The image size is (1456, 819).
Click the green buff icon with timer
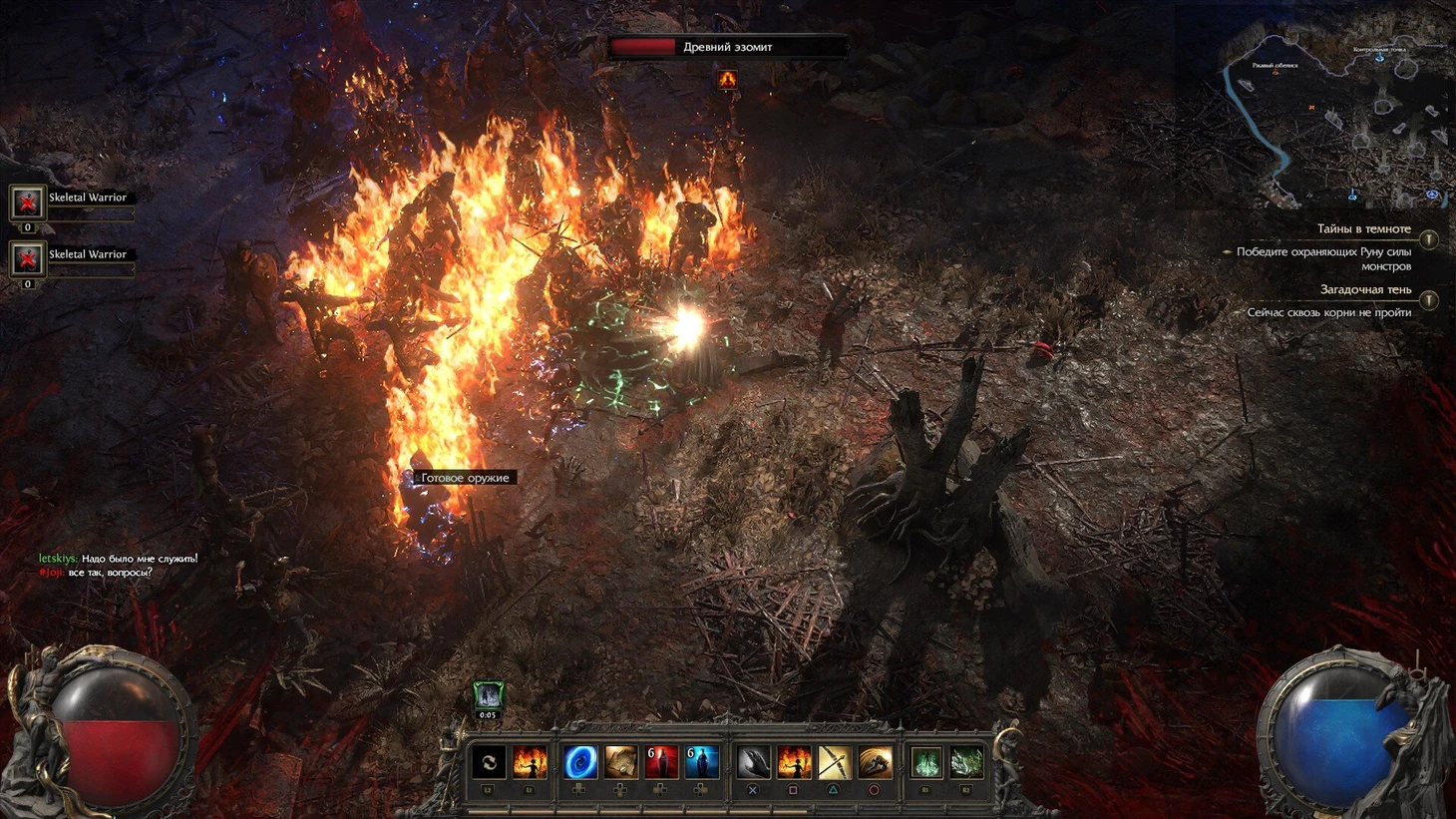pos(488,694)
